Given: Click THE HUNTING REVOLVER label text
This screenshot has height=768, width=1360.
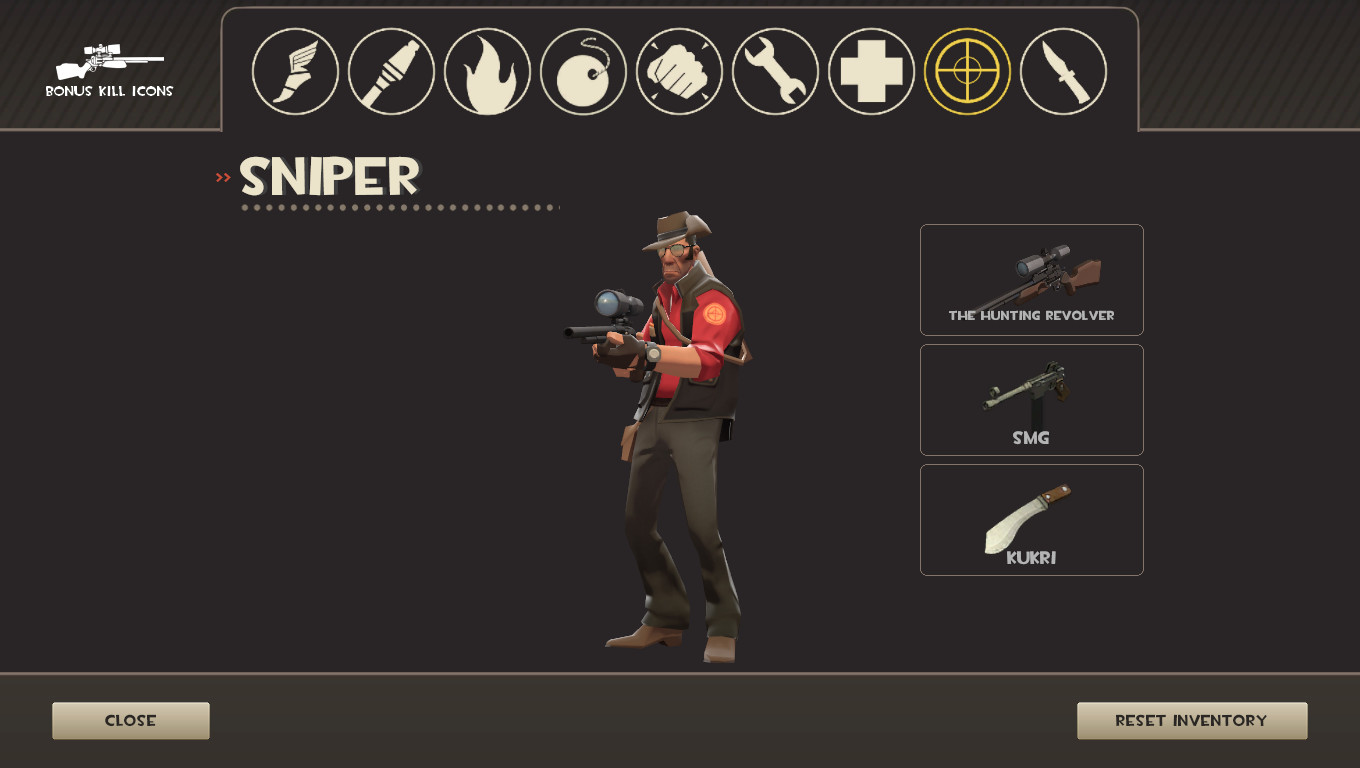Looking at the screenshot, I should [x=1031, y=313].
